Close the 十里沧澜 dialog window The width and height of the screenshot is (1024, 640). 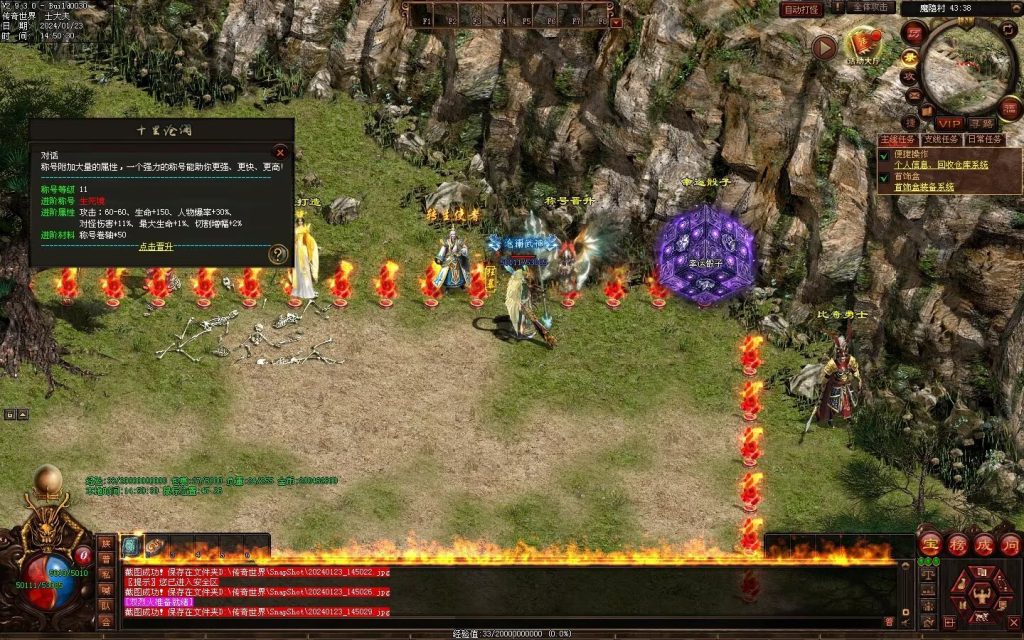click(280, 153)
